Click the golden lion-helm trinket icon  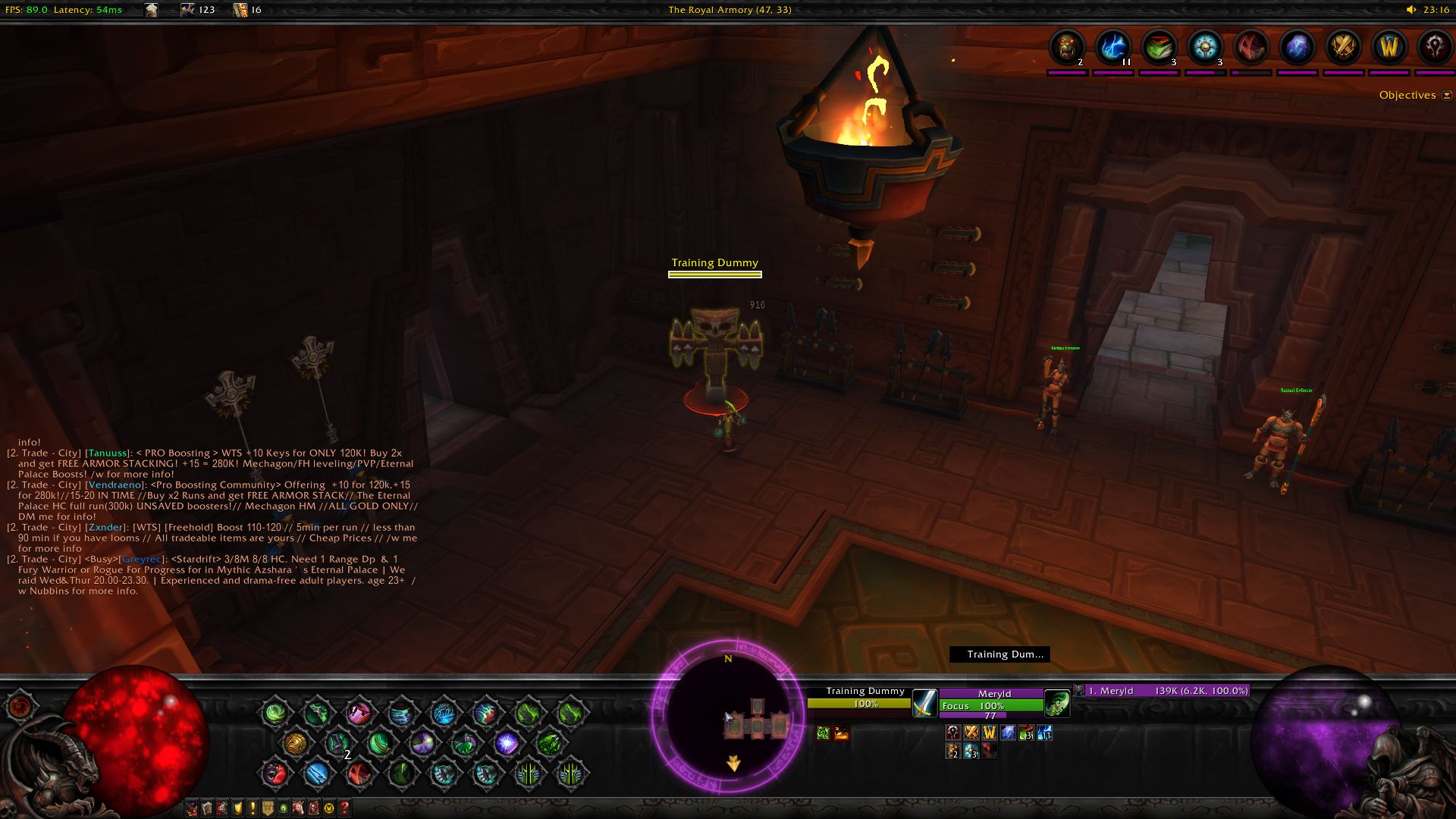tap(296, 743)
